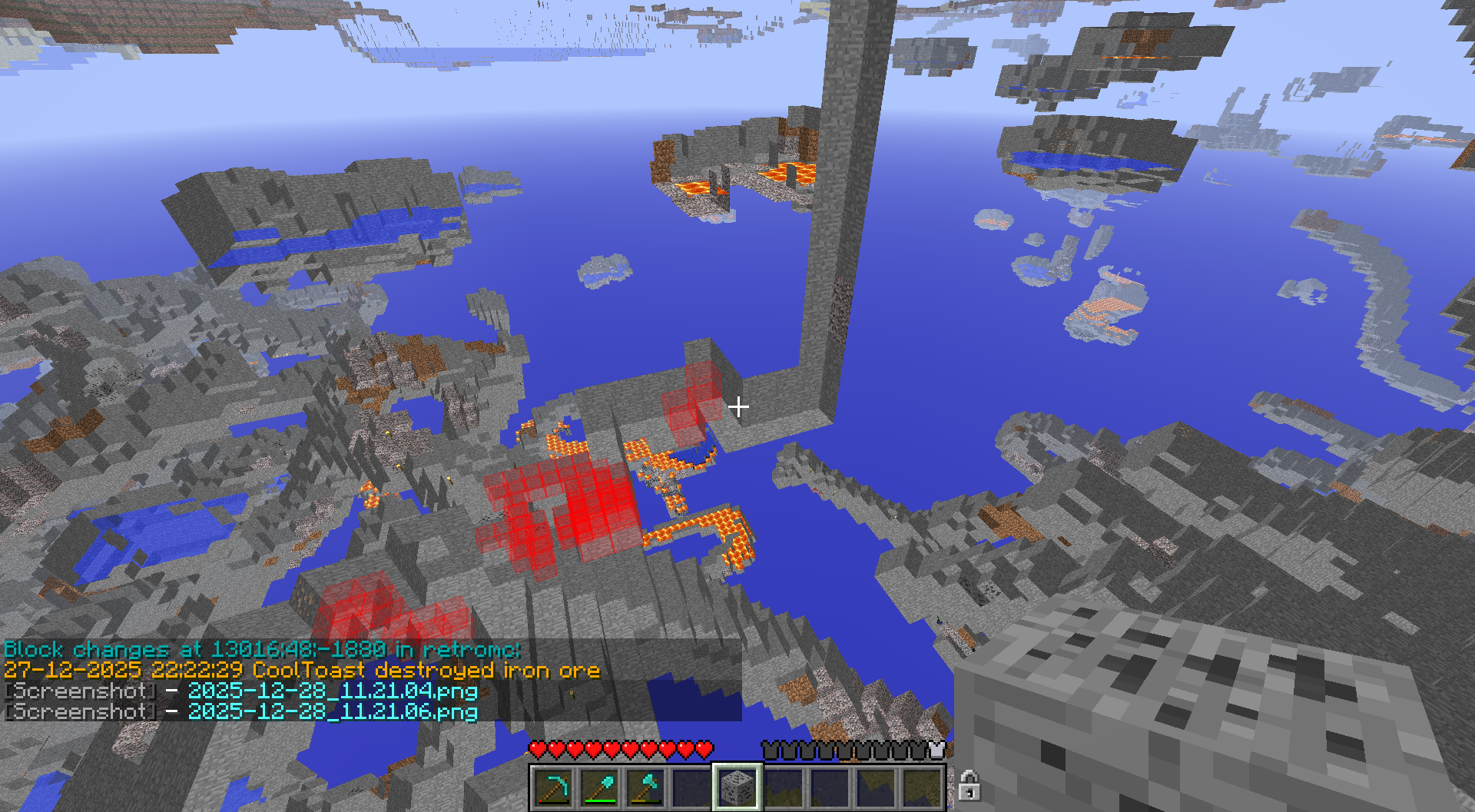Select the diamond axe hotbar slot
The height and width of the screenshot is (812, 1475).
click(645, 787)
